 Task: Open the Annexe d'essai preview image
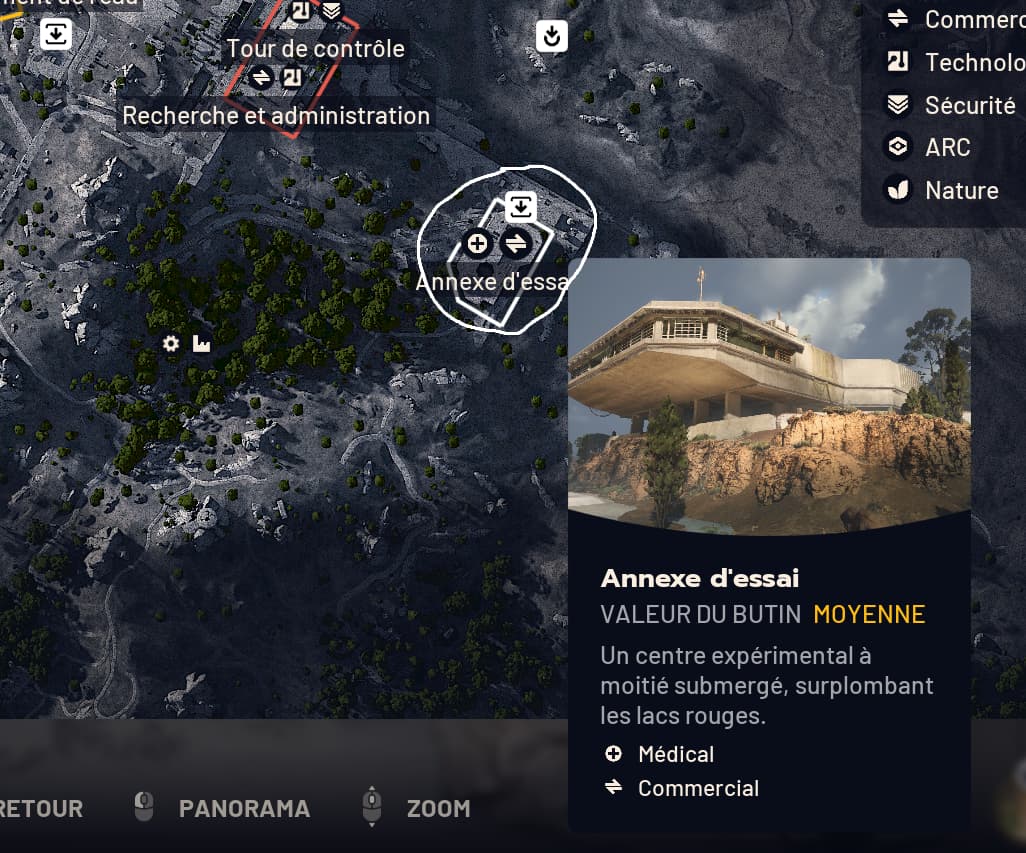click(x=769, y=394)
